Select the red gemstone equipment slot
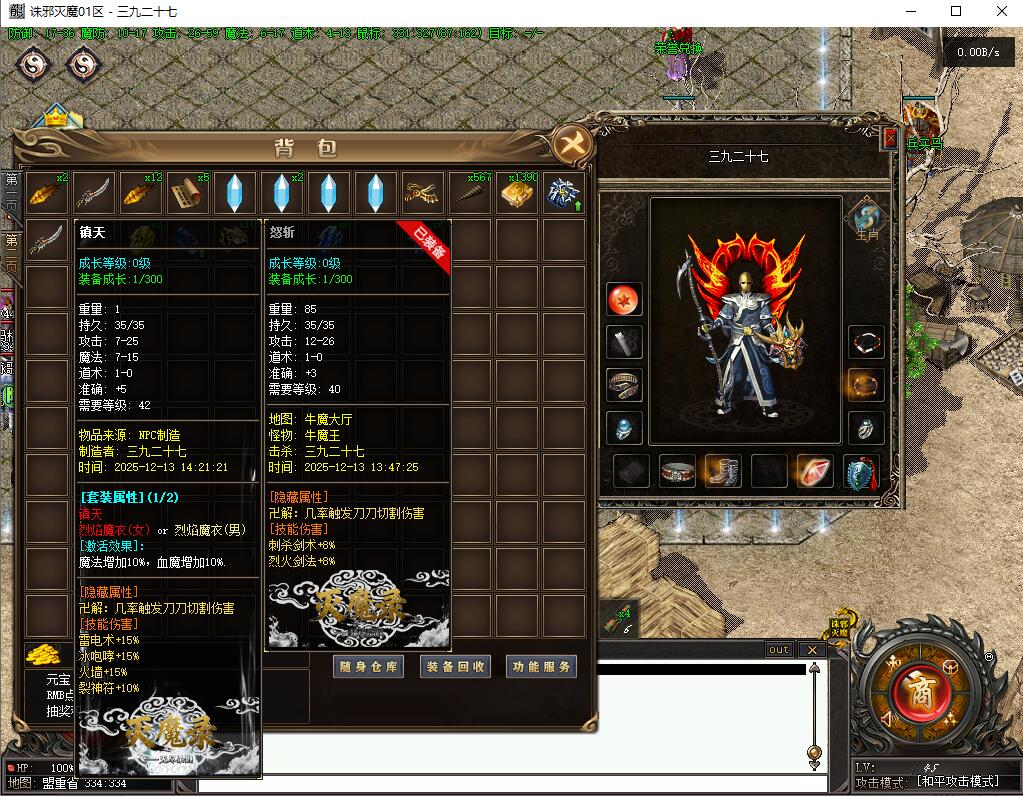 (x=814, y=471)
